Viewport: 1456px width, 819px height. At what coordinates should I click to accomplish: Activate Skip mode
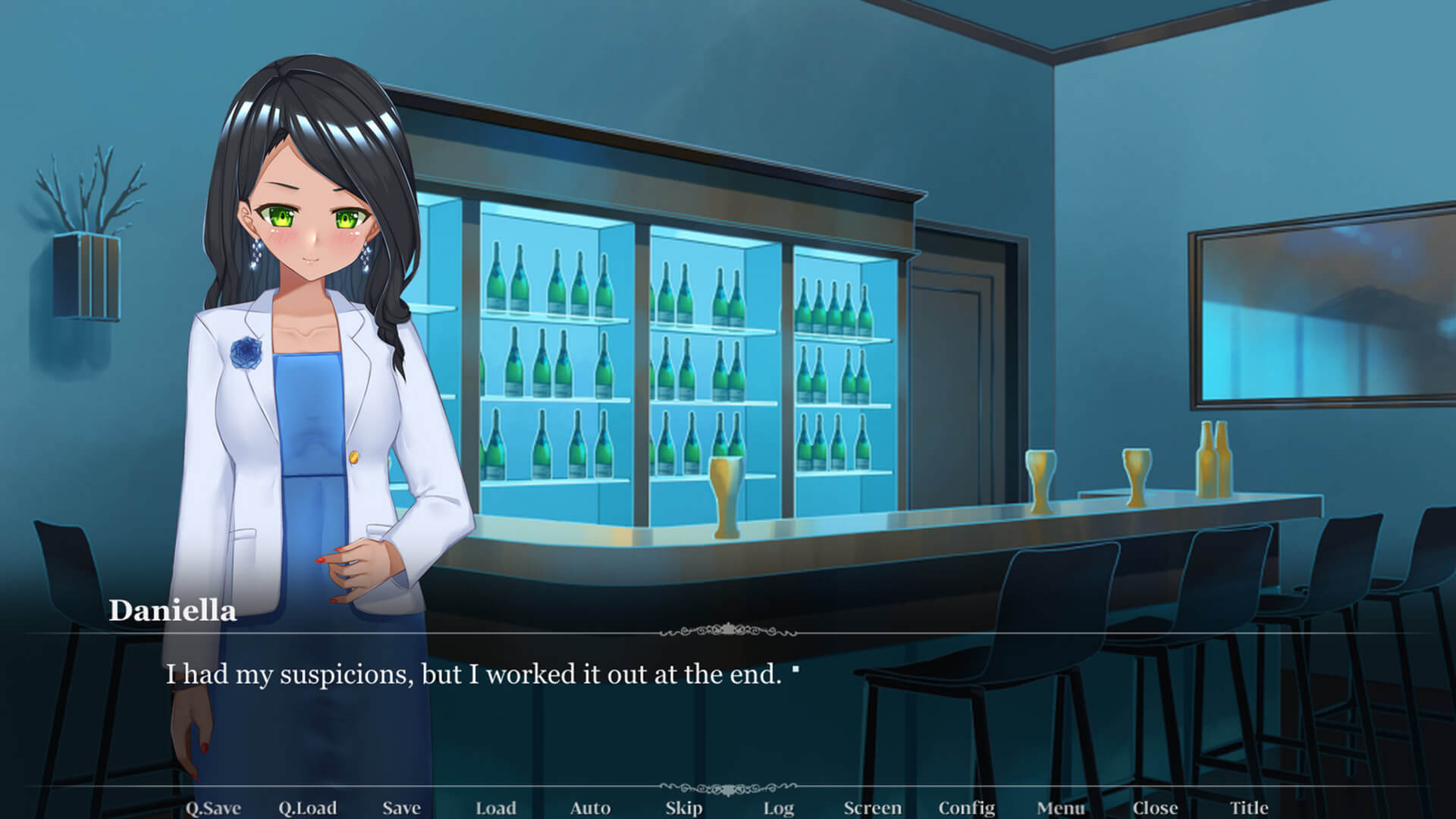pyautogui.click(x=684, y=808)
